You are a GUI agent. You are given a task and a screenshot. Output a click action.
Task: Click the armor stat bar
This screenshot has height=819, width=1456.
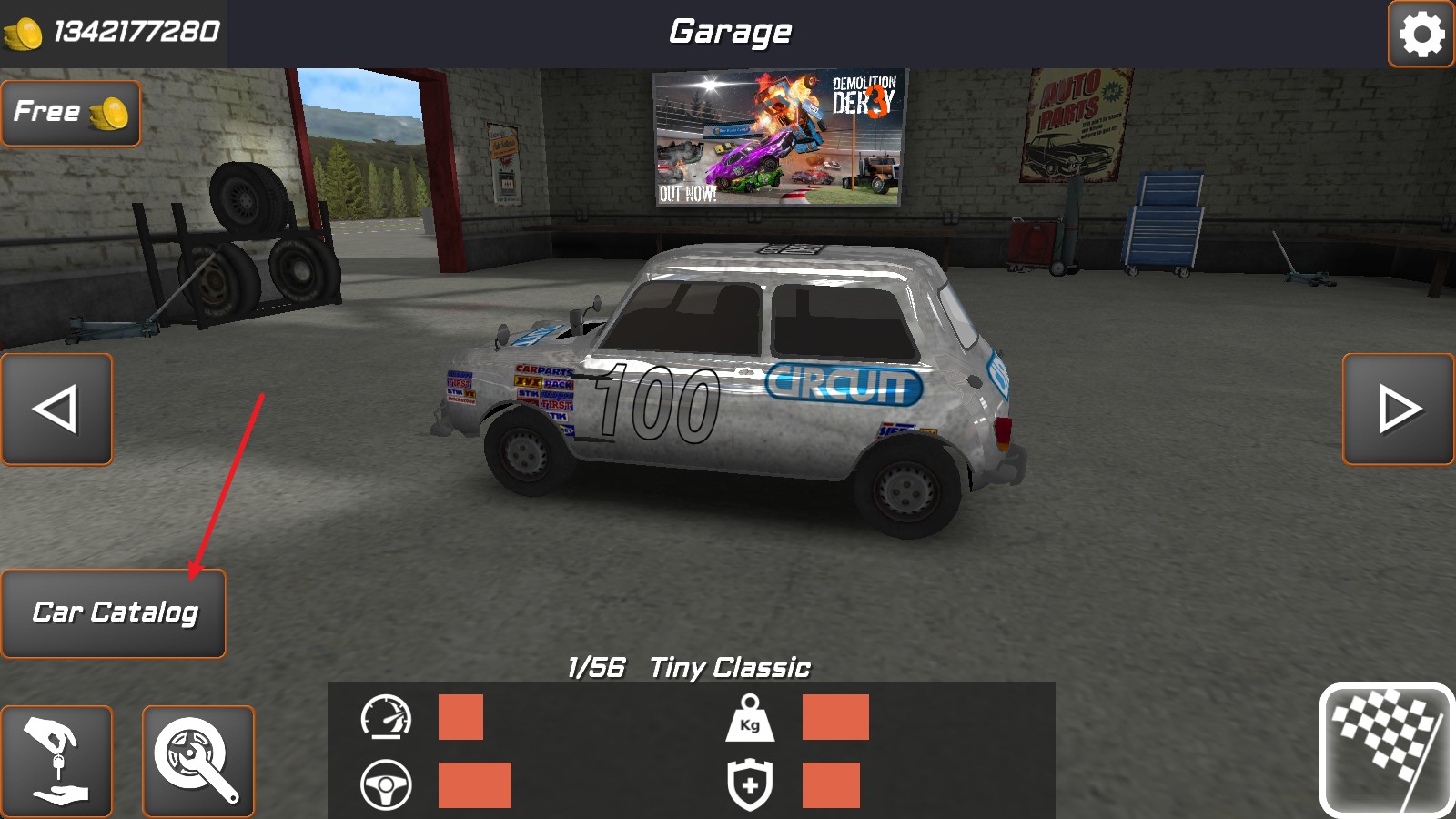point(833,784)
